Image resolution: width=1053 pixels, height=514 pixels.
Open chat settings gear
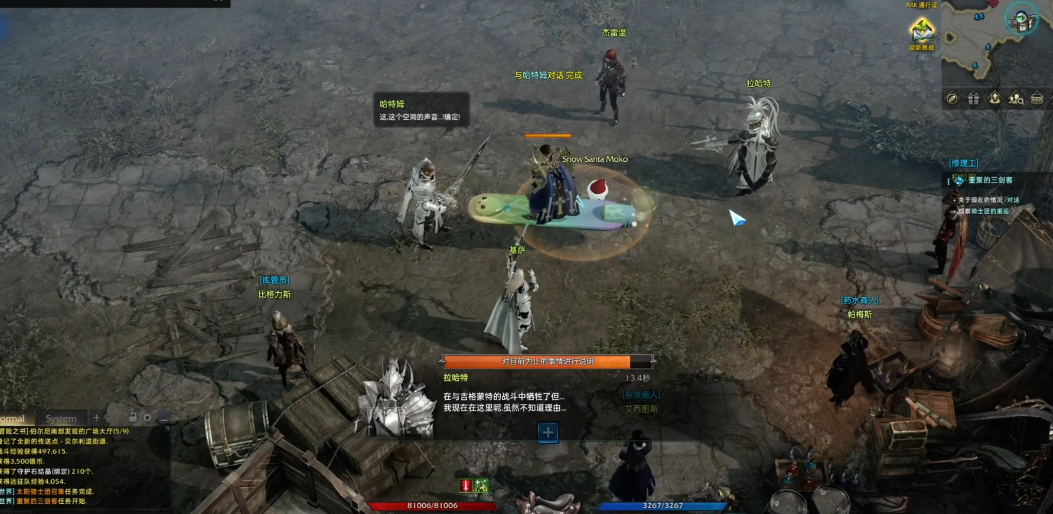point(147,417)
